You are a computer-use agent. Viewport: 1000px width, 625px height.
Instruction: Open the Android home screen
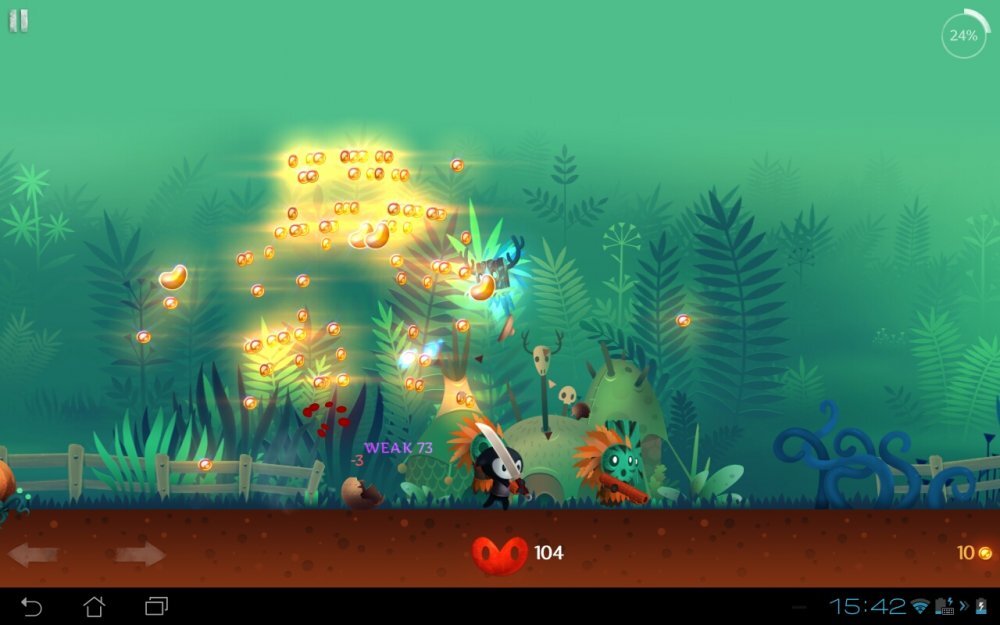coord(94,606)
